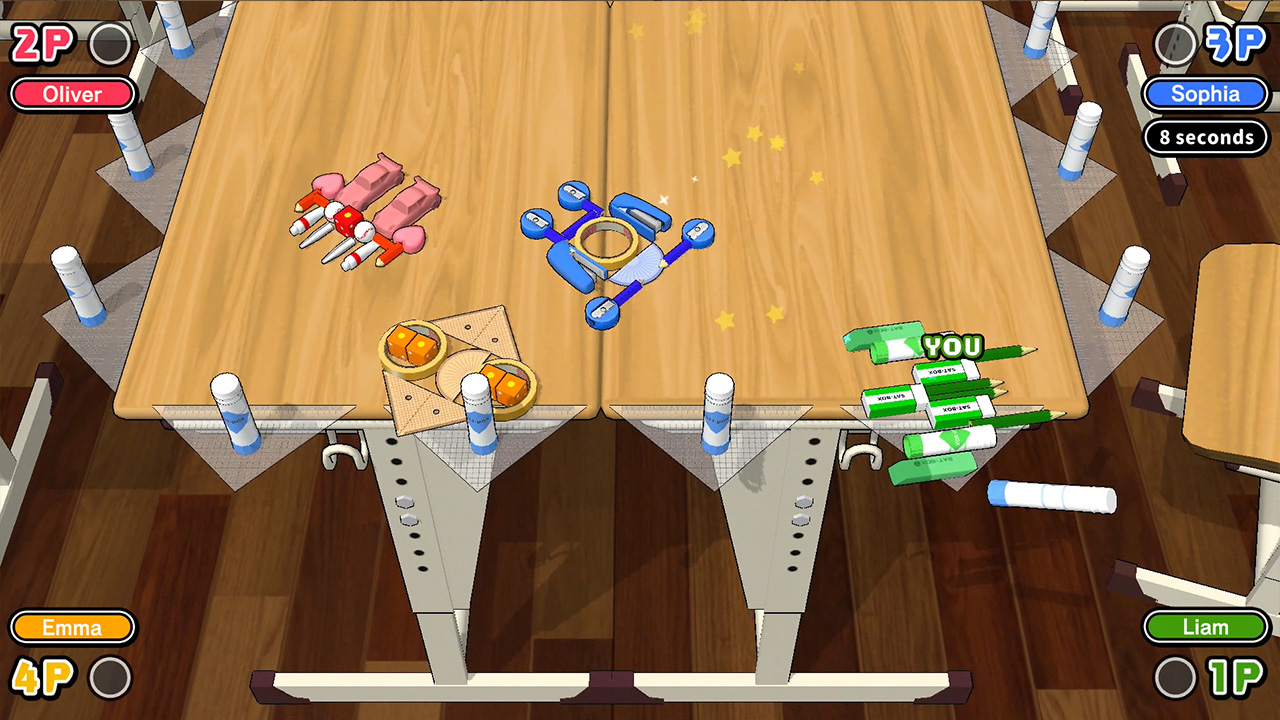Toggle the gray circle indicator beside Oliver's 2P label
This screenshot has height=720, width=1280.
coord(110,45)
